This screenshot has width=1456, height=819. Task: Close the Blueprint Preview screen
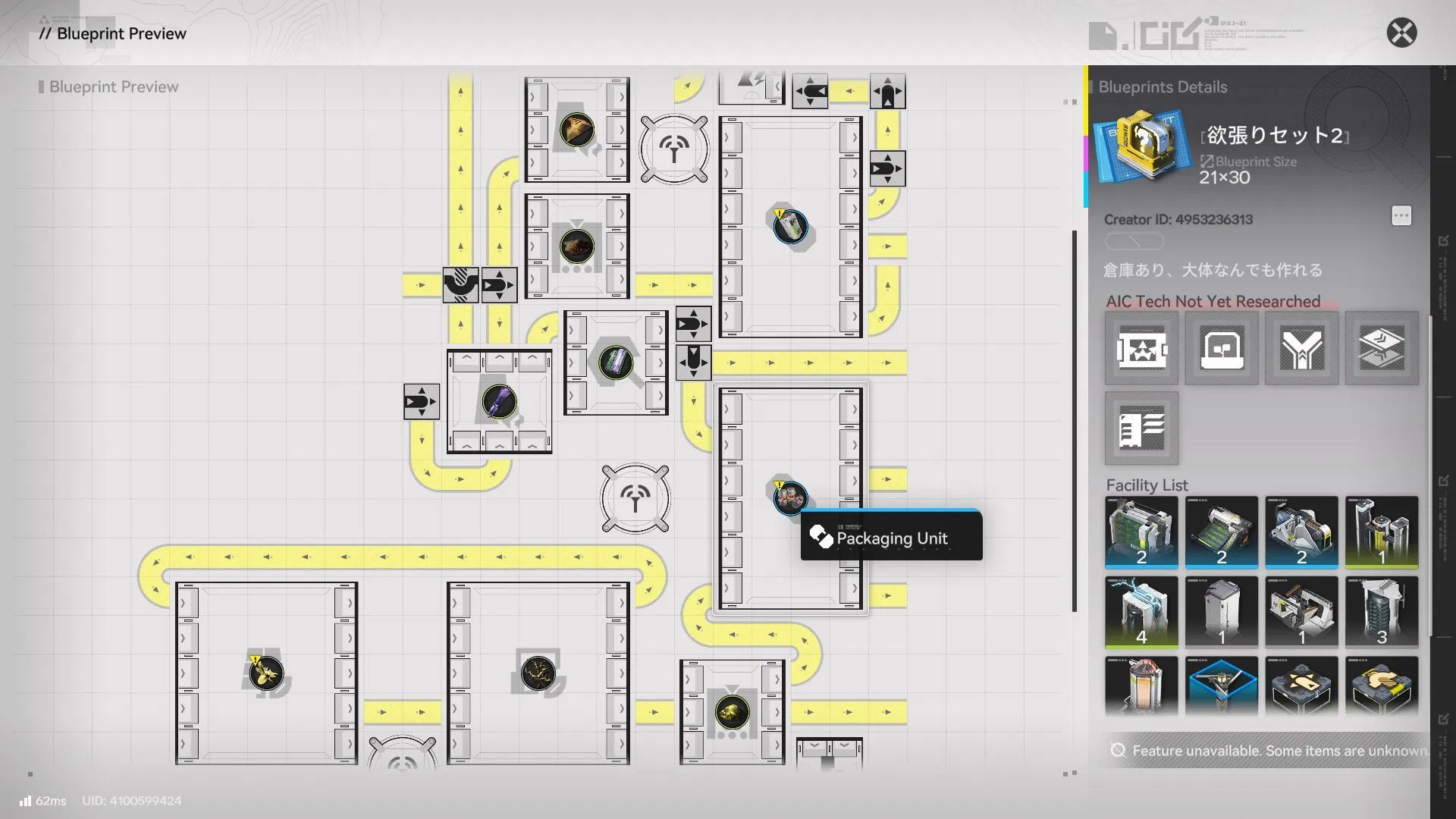(x=1401, y=33)
